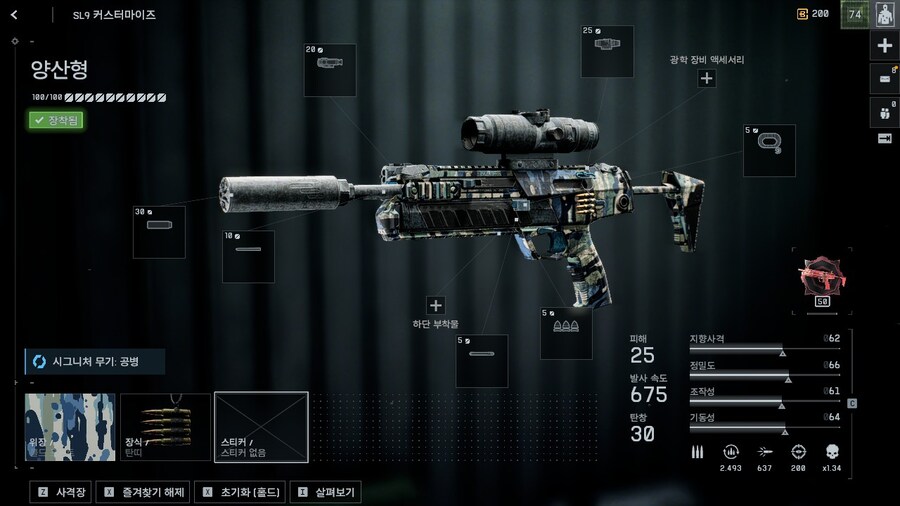Image resolution: width=900 pixels, height=506 pixels.
Task: Toggle the 장착됨 equipped button
Action: click(x=56, y=120)
